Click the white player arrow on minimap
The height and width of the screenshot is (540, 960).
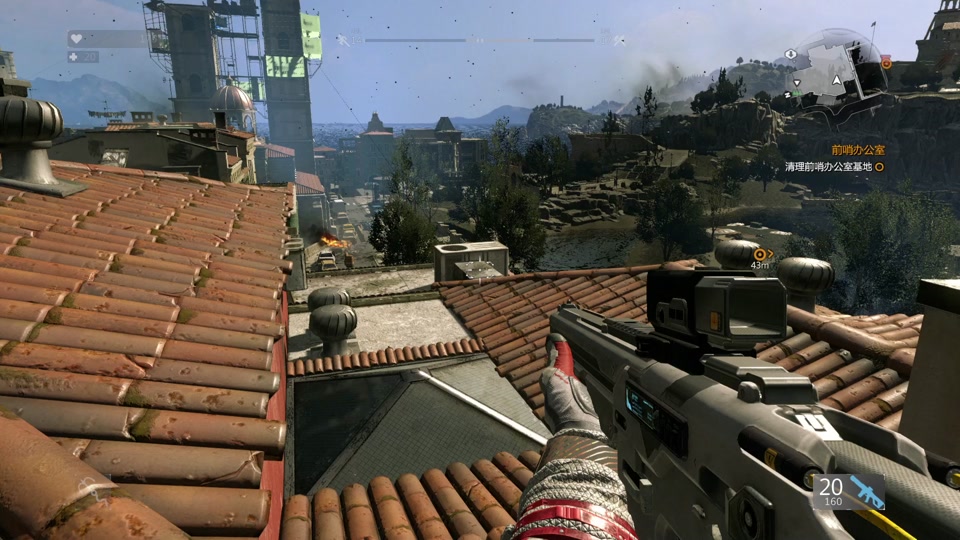tap(838, 80)
